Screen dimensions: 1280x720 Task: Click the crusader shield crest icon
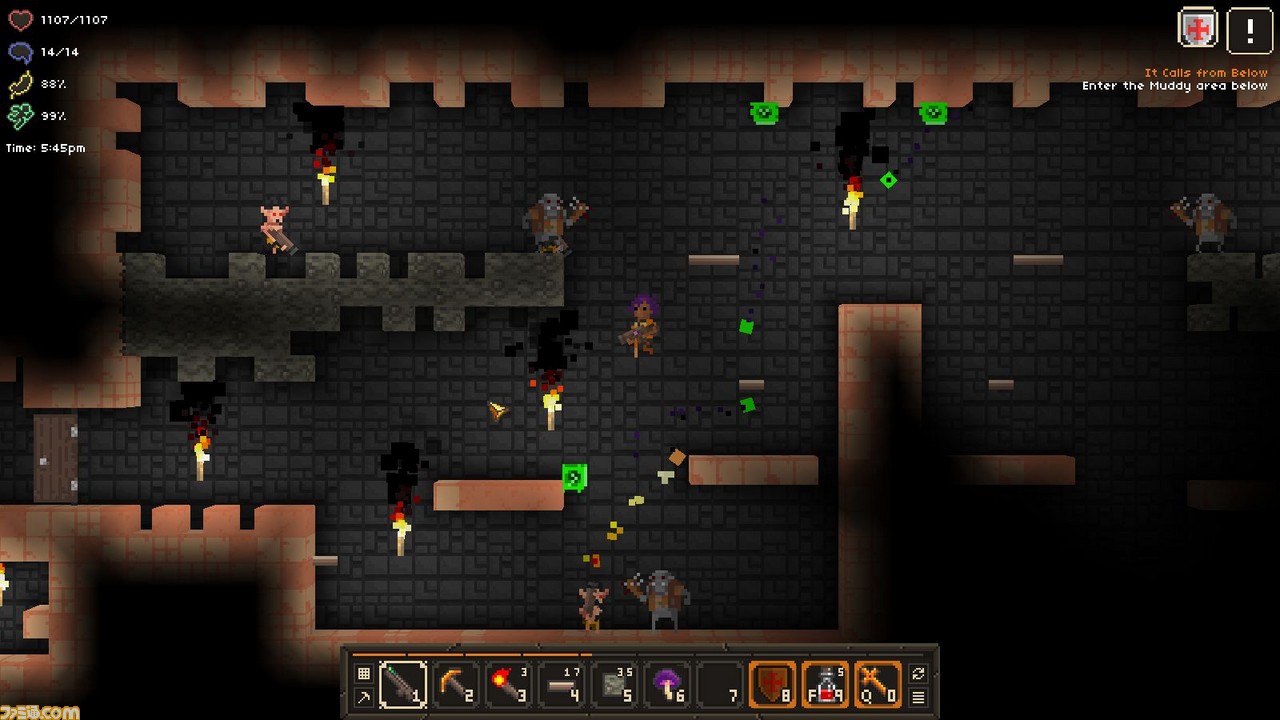click(x=1197, y=28)
